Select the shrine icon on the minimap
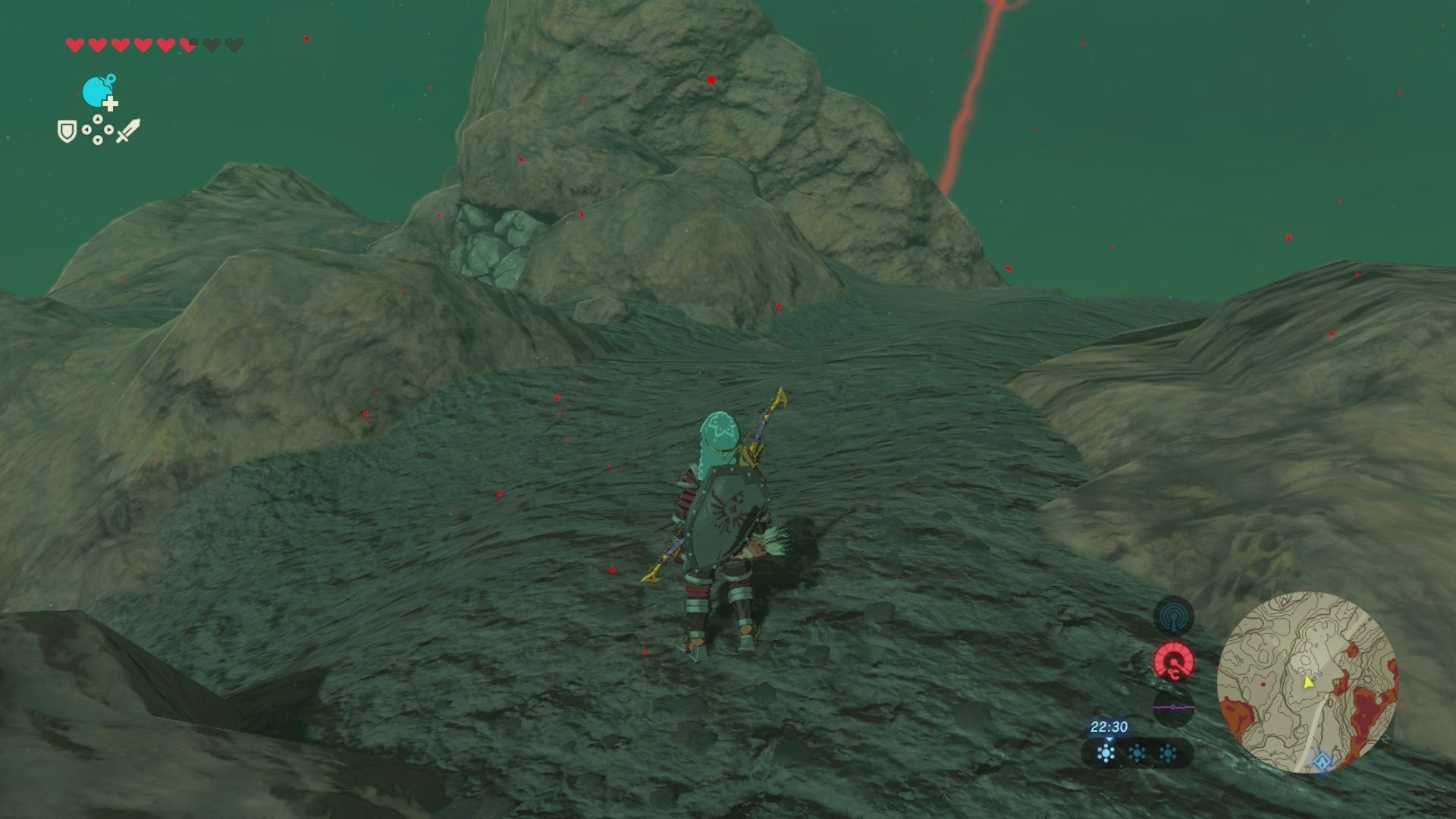This screenshot has height=819, width=1456. point(1322,759)
